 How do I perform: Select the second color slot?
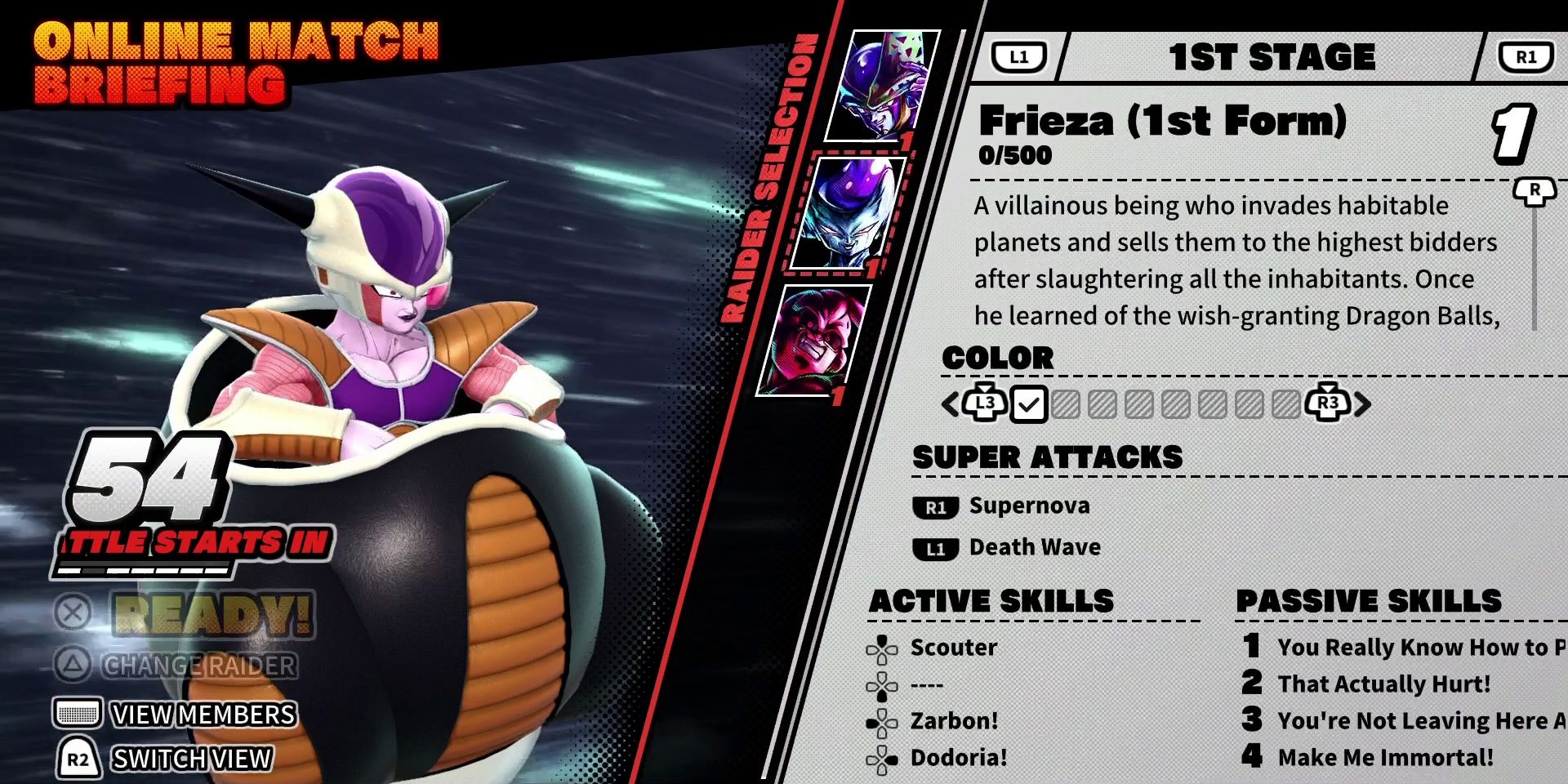coord(1065,403)
